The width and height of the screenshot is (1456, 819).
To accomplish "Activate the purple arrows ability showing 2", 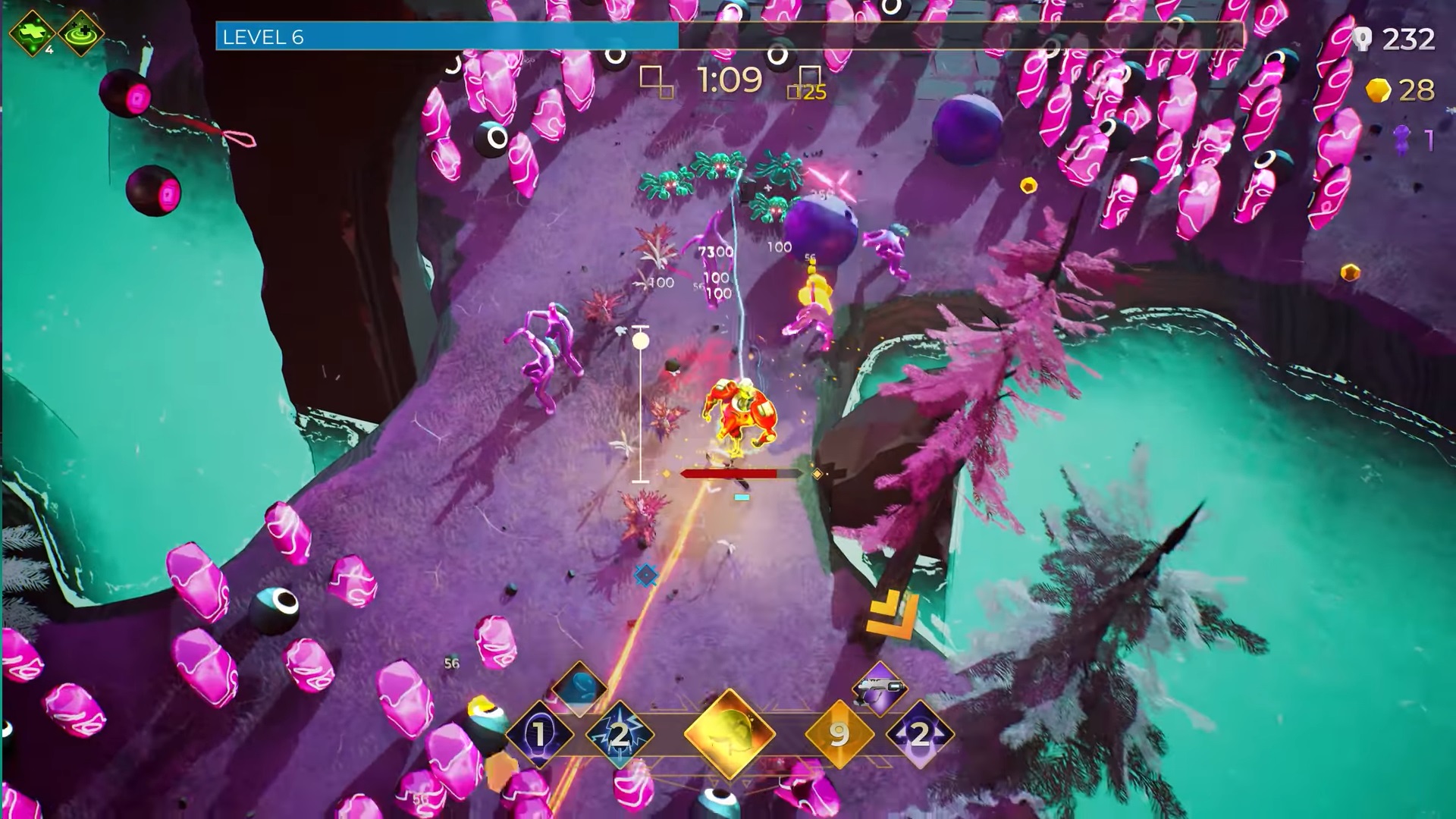I will [919, 733].
